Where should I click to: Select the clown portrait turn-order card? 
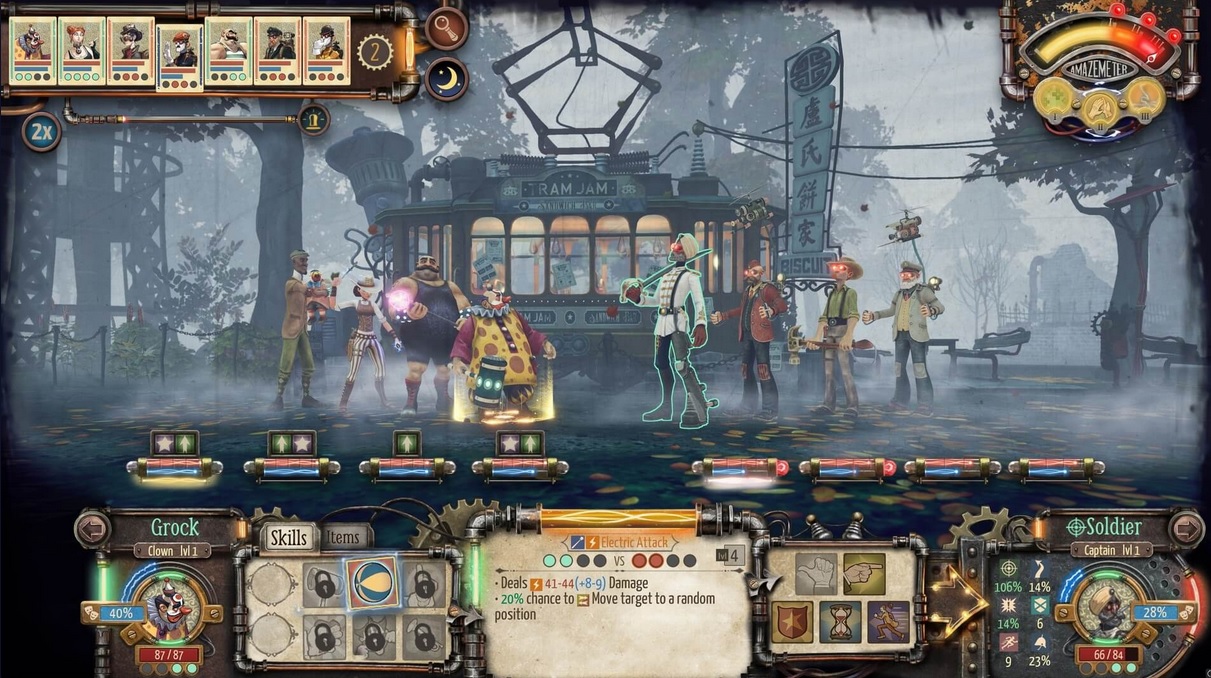(33, 50)
